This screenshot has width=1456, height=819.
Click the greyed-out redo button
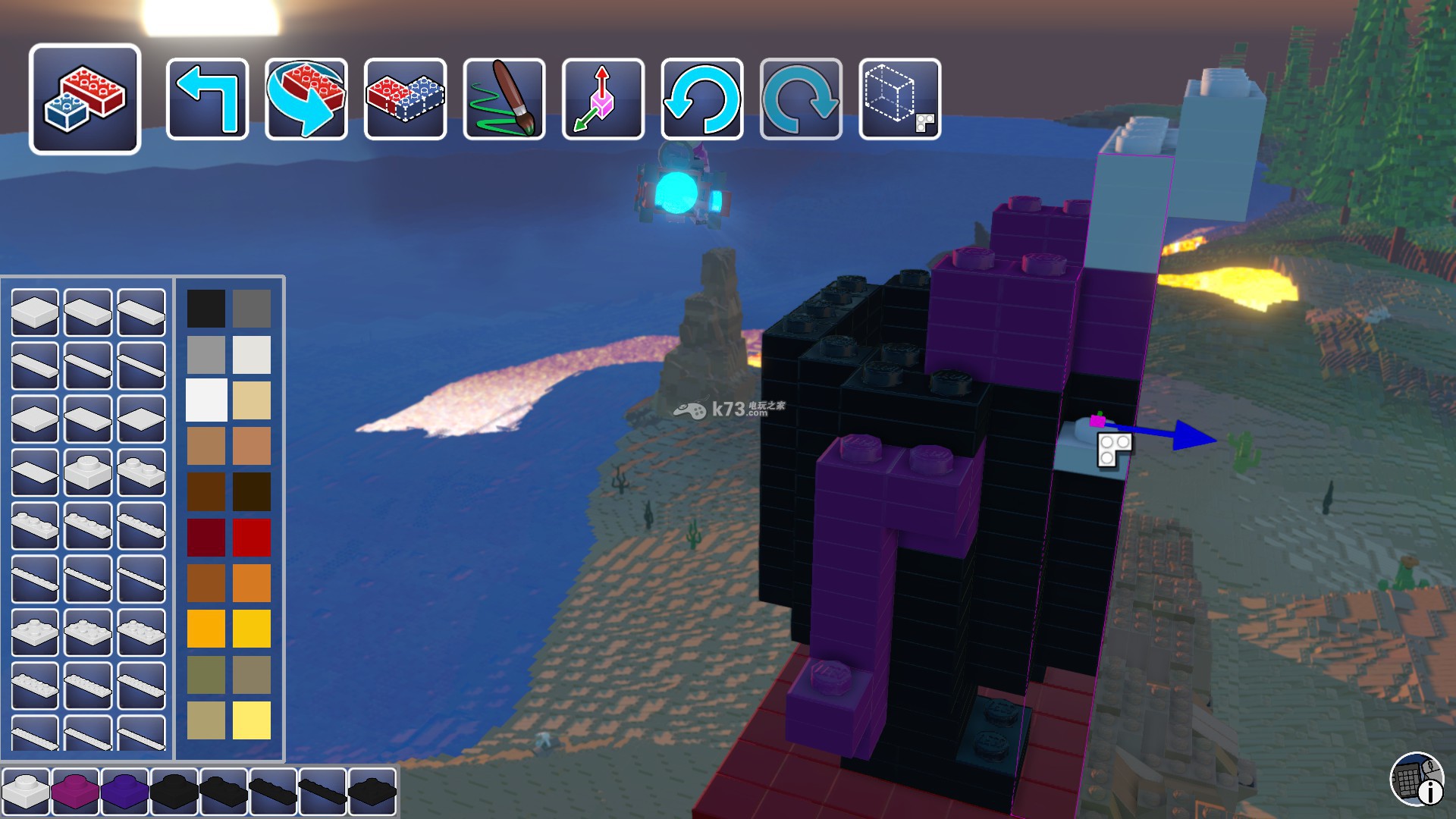(801, 99)
